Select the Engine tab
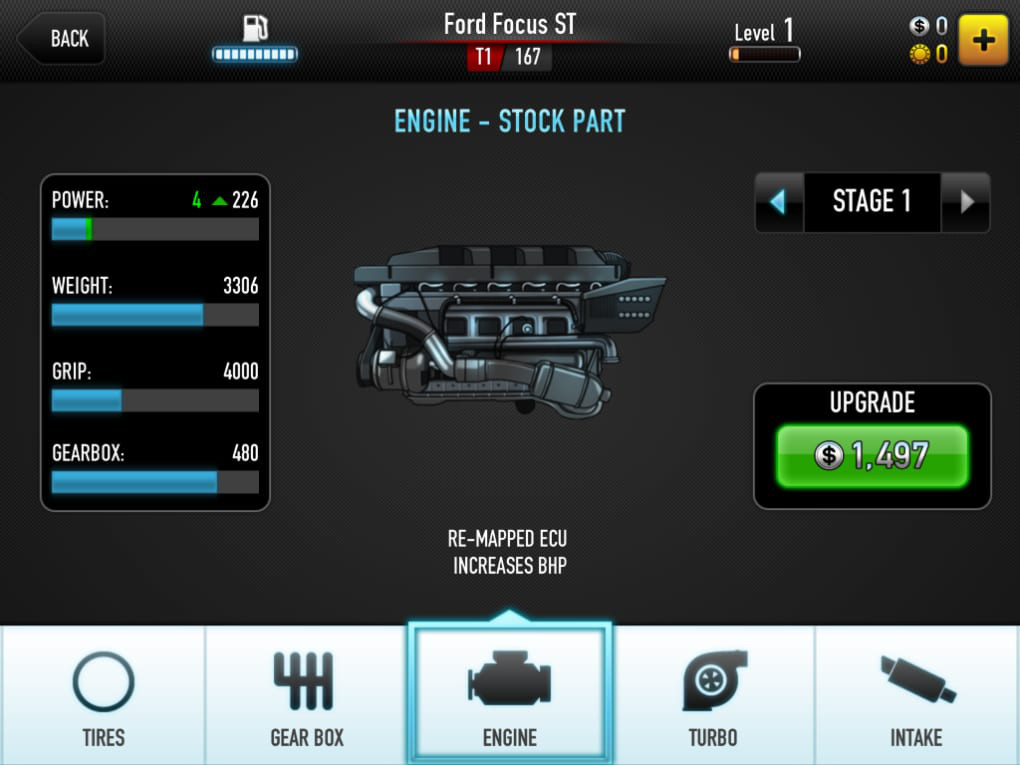1020x765 pixels. coord(509,697)
